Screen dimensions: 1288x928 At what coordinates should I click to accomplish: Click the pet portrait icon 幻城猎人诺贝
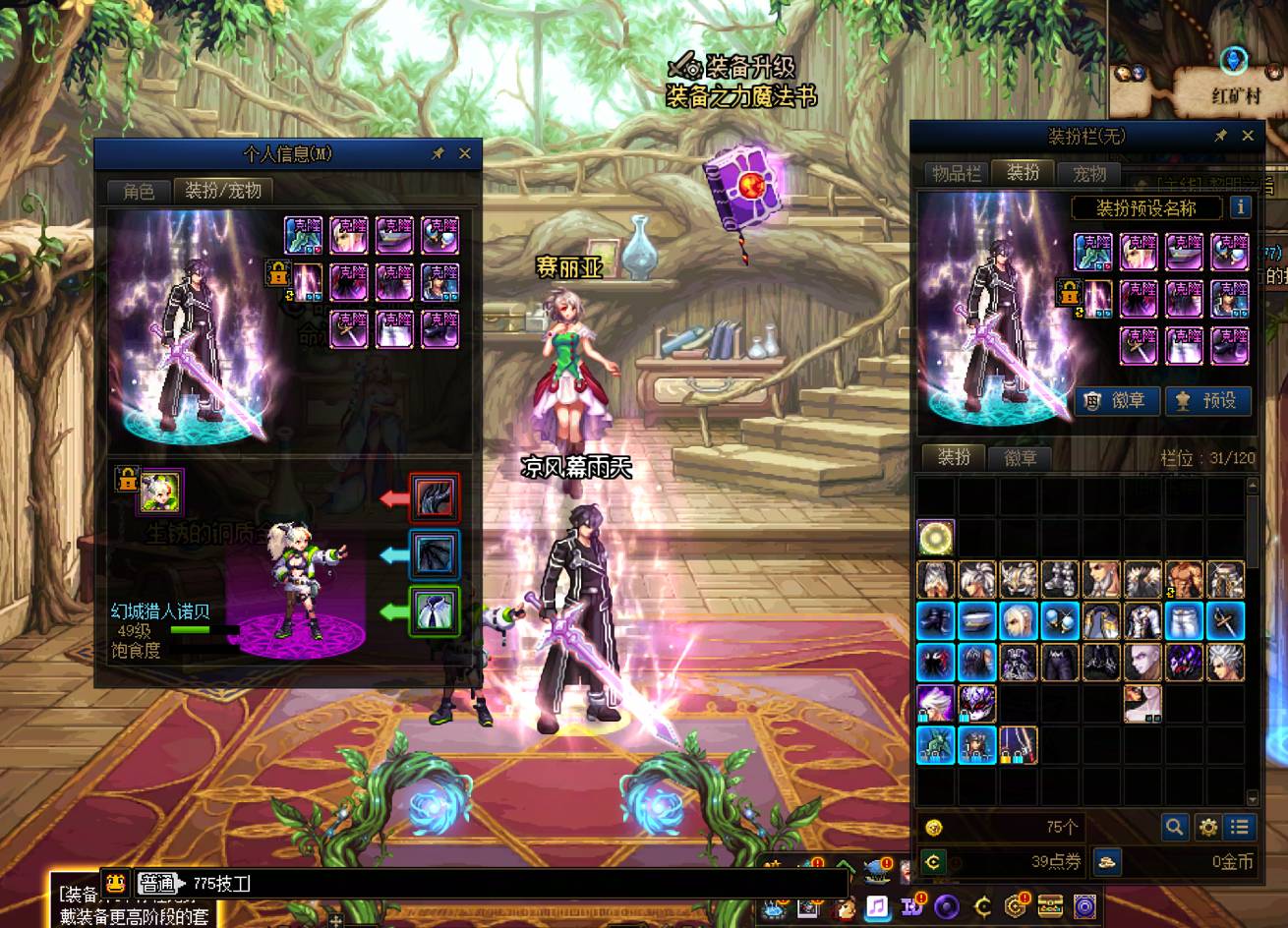(x=159, y=493)
